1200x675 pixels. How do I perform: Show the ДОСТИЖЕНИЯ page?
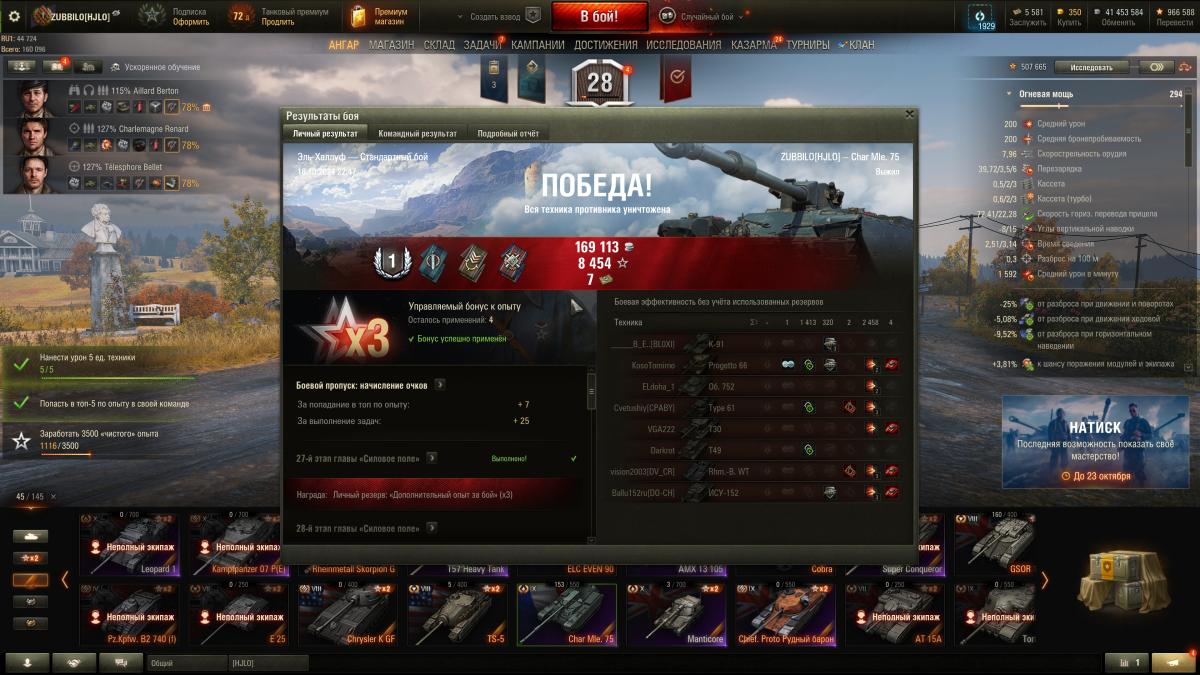(x=606, y=45)
